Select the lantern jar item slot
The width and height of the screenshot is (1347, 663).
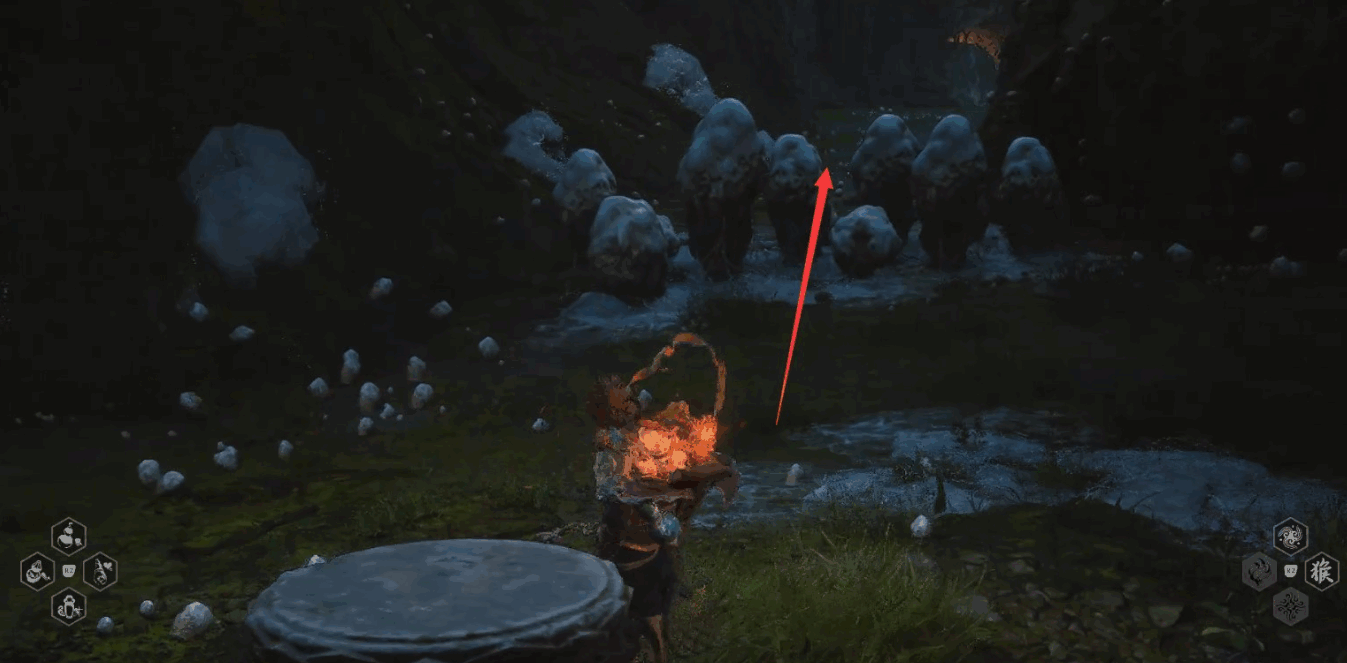69,606
